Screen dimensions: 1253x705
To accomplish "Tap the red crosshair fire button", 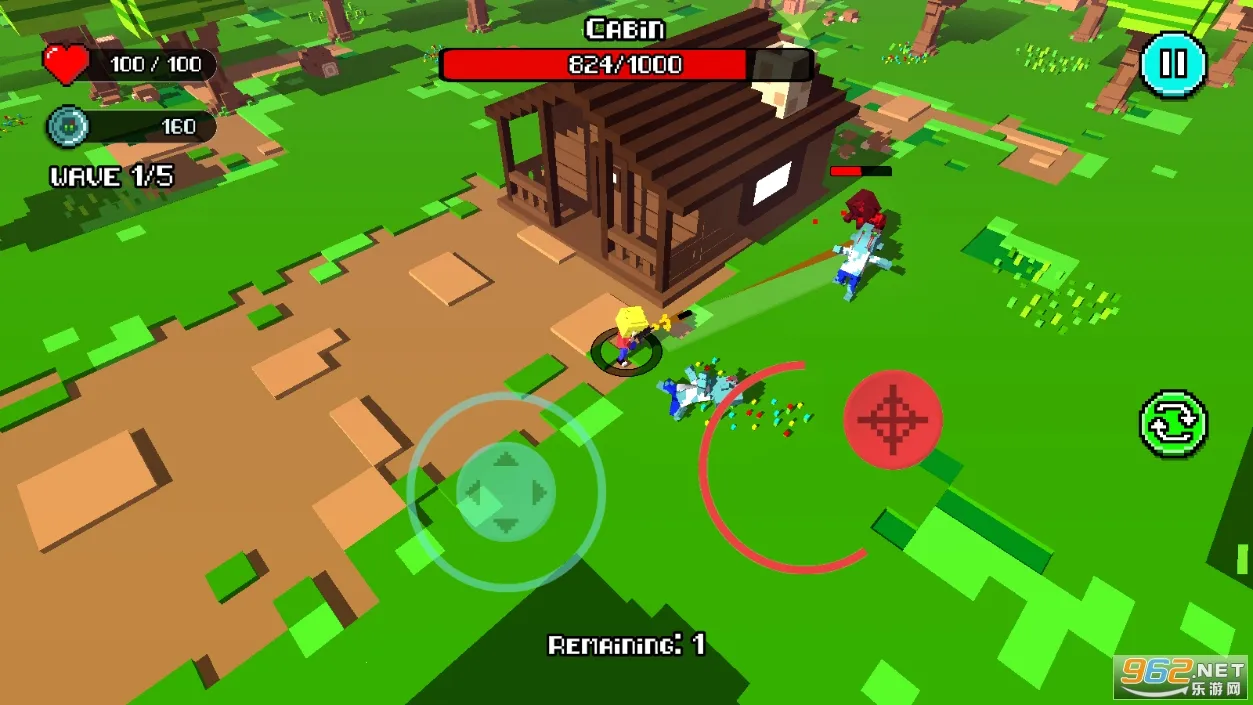I will pos(892,419).
